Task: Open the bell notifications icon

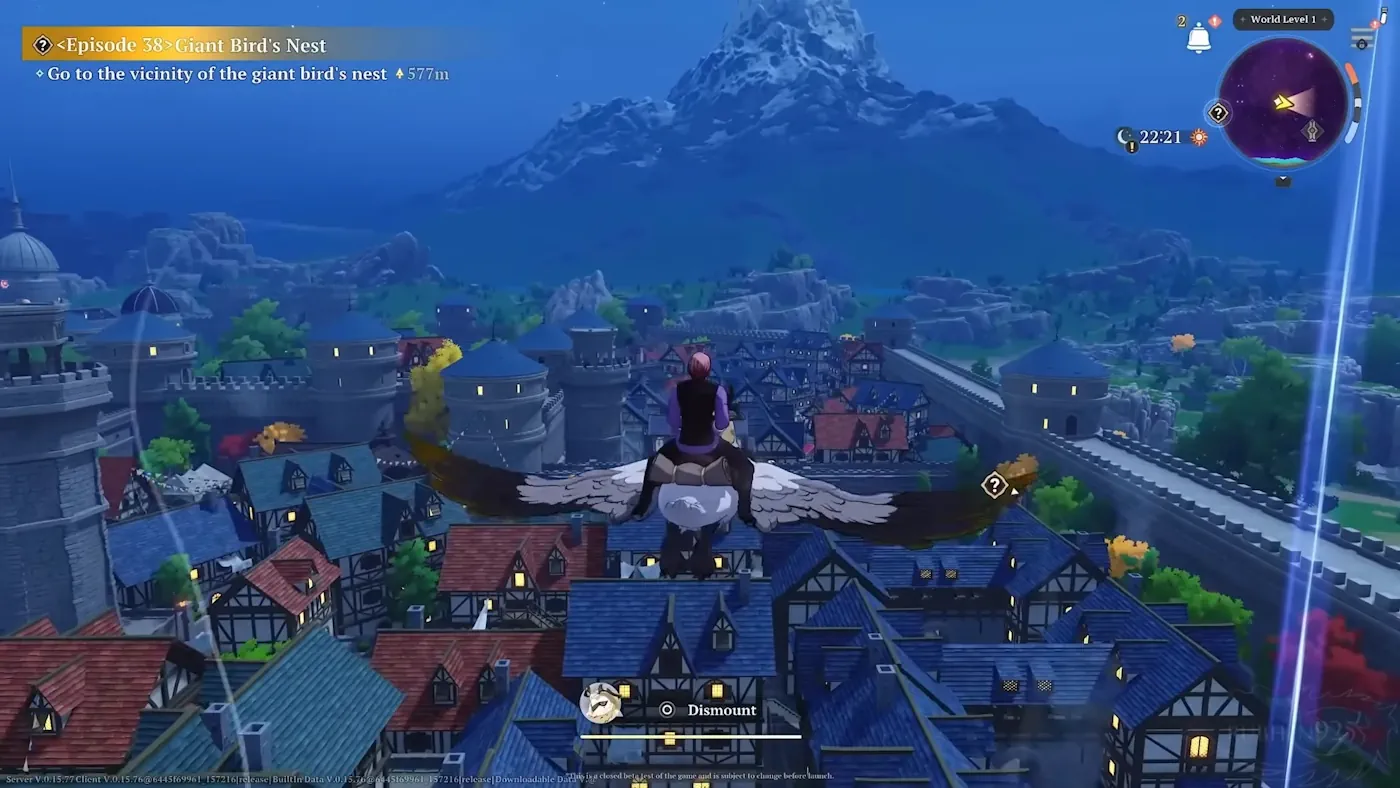Action: click(1198, 38)
